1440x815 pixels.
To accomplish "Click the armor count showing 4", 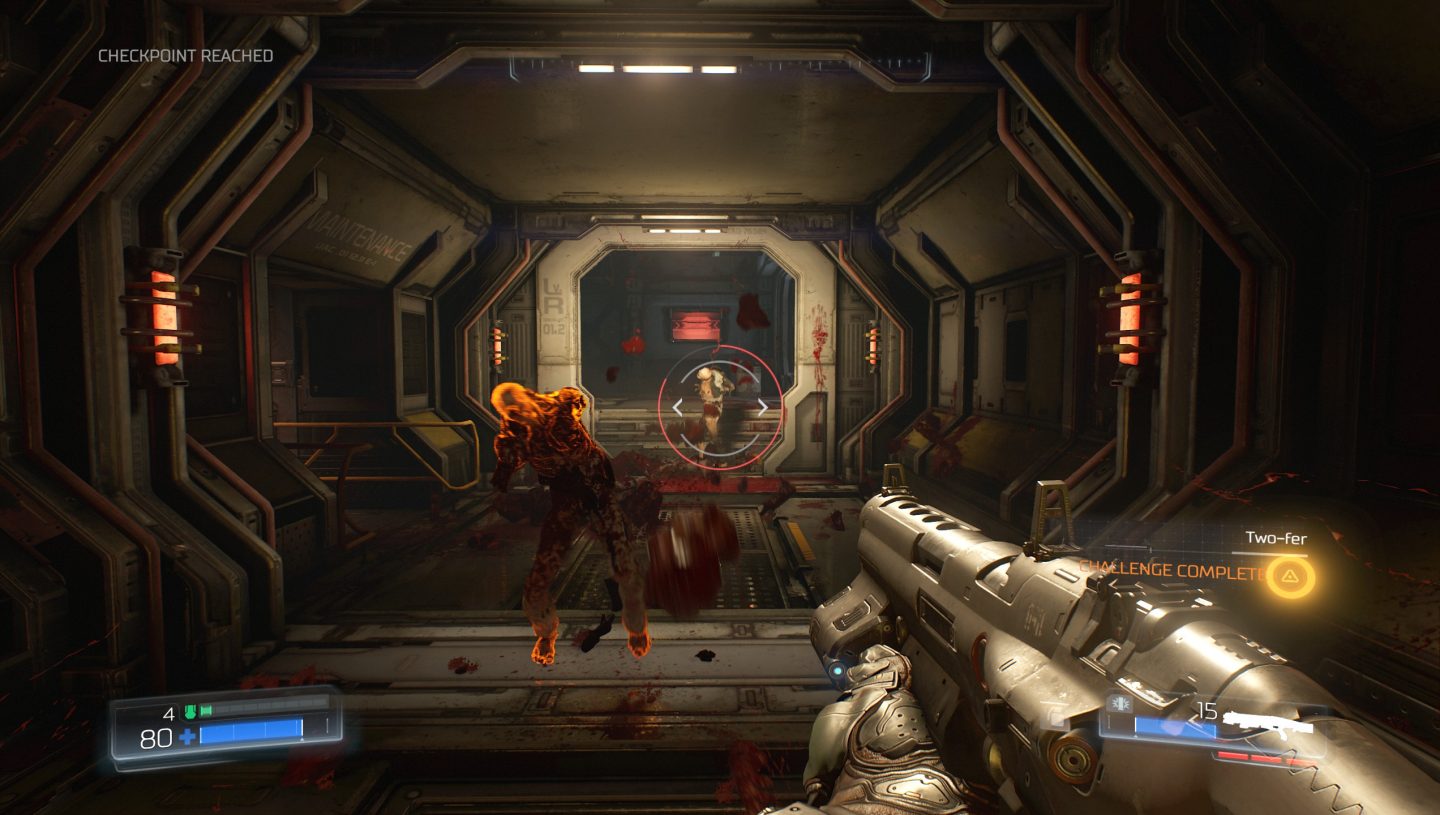I will [168, 713].
